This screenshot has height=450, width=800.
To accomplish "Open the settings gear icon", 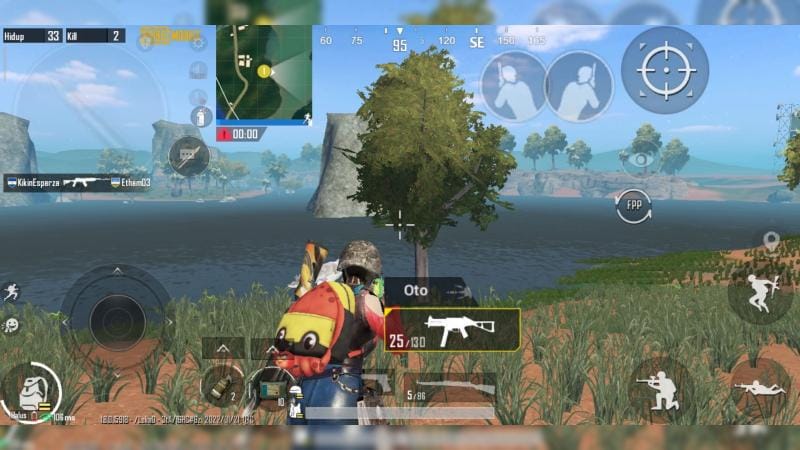I will click(198, 42).
